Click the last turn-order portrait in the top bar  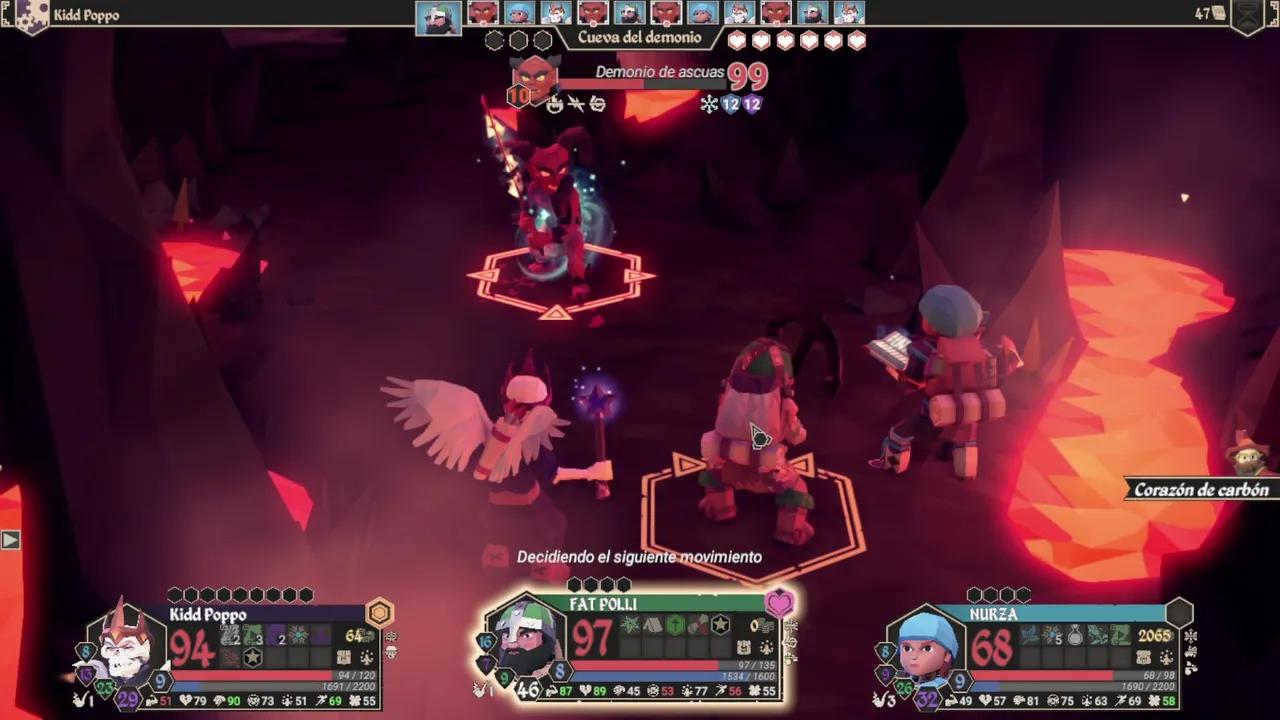pyautogui.click(x=849, y=13)
